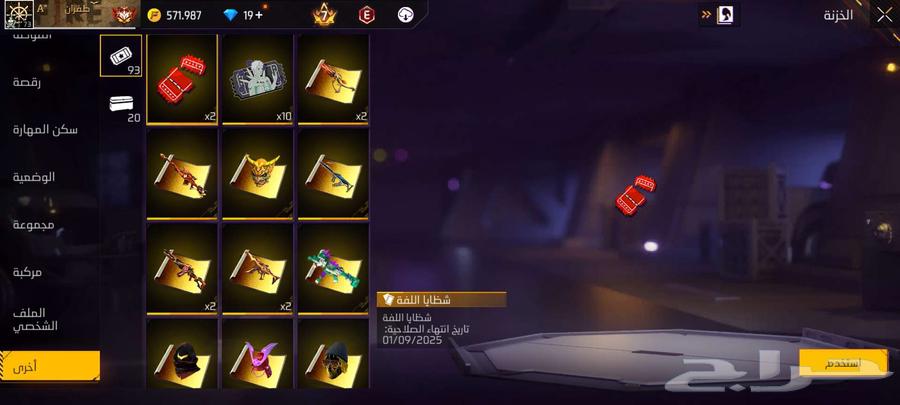Open the سكن المهارة category
Screen dimensions: 900x405
coord(46,130)
